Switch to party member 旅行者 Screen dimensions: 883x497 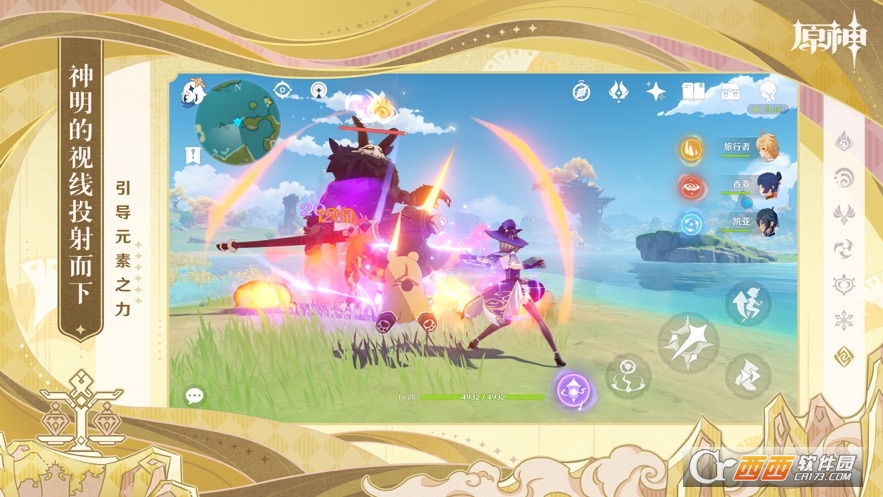click(766, 147)
